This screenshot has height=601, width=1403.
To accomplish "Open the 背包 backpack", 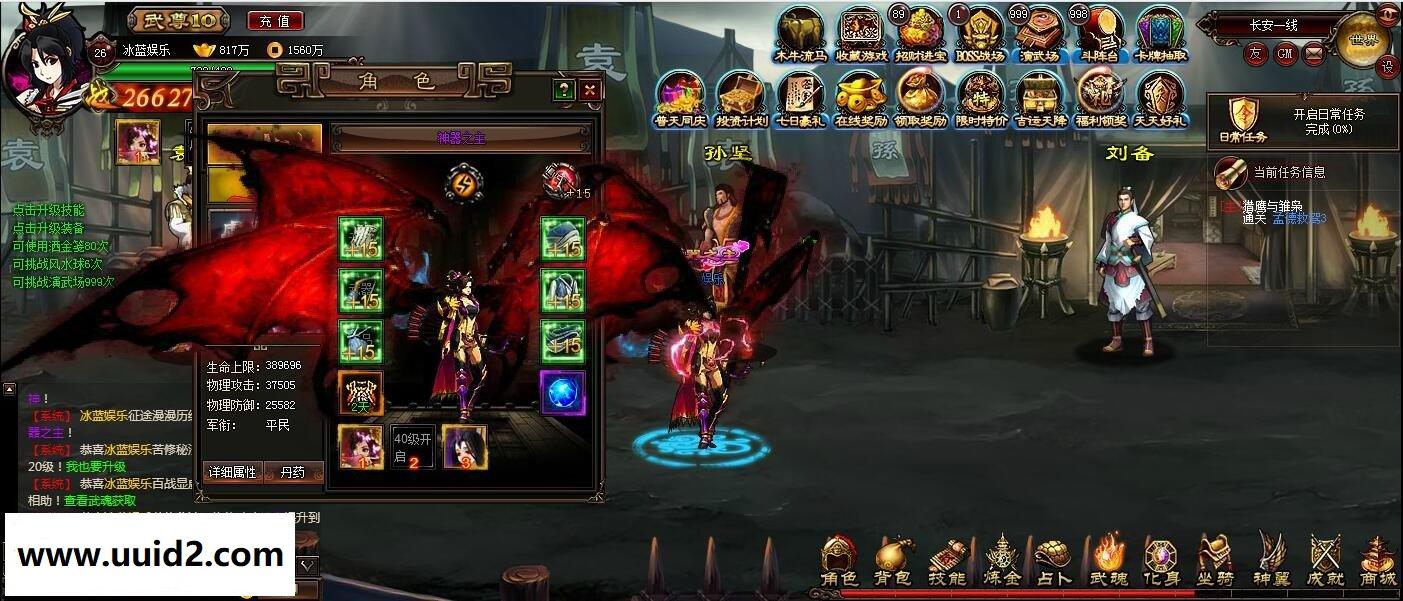I will (893, 561).
